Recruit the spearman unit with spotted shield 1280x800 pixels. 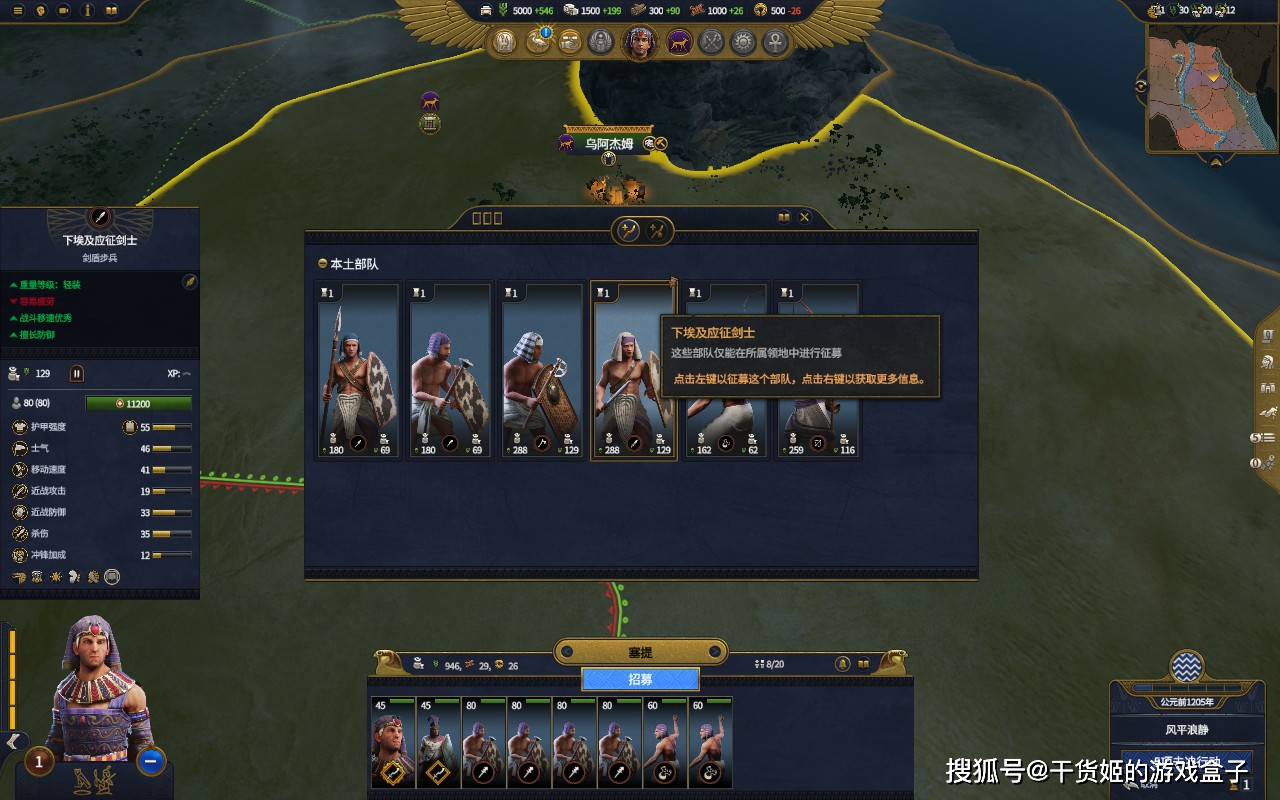click(357, 370)
